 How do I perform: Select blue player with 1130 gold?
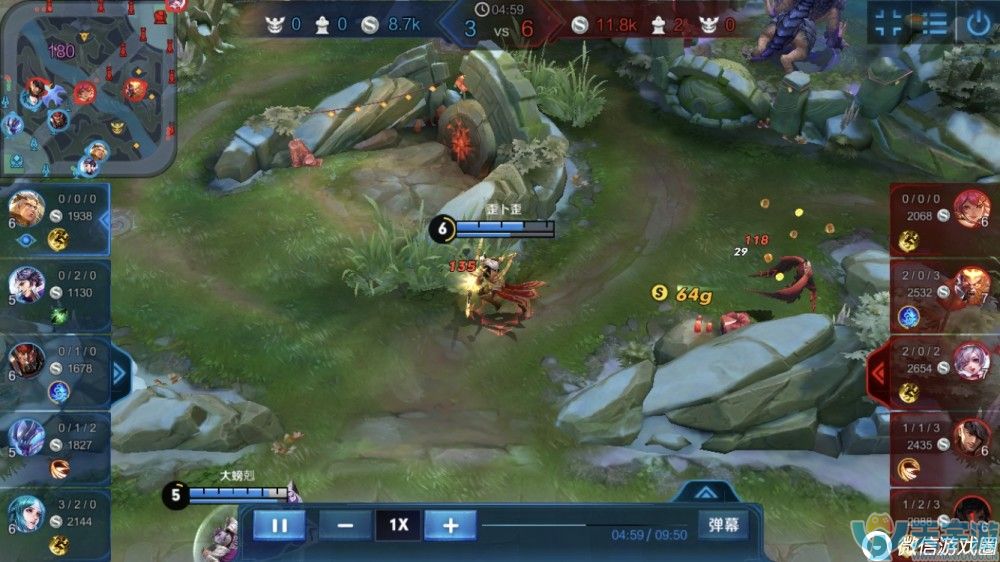(x=55, y=296)
